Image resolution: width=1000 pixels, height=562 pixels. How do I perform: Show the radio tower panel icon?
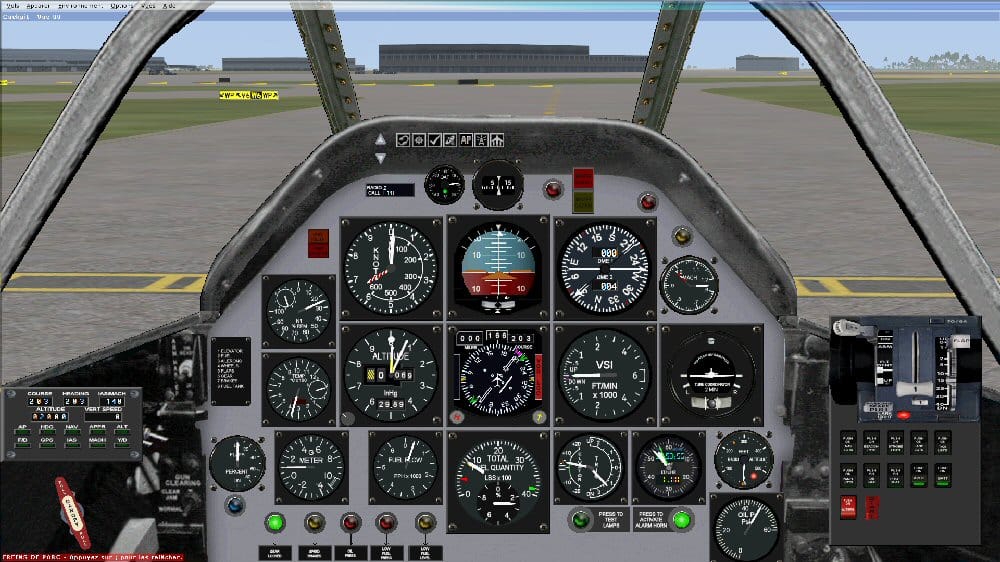pyautogui.click(x=481, y=140)
